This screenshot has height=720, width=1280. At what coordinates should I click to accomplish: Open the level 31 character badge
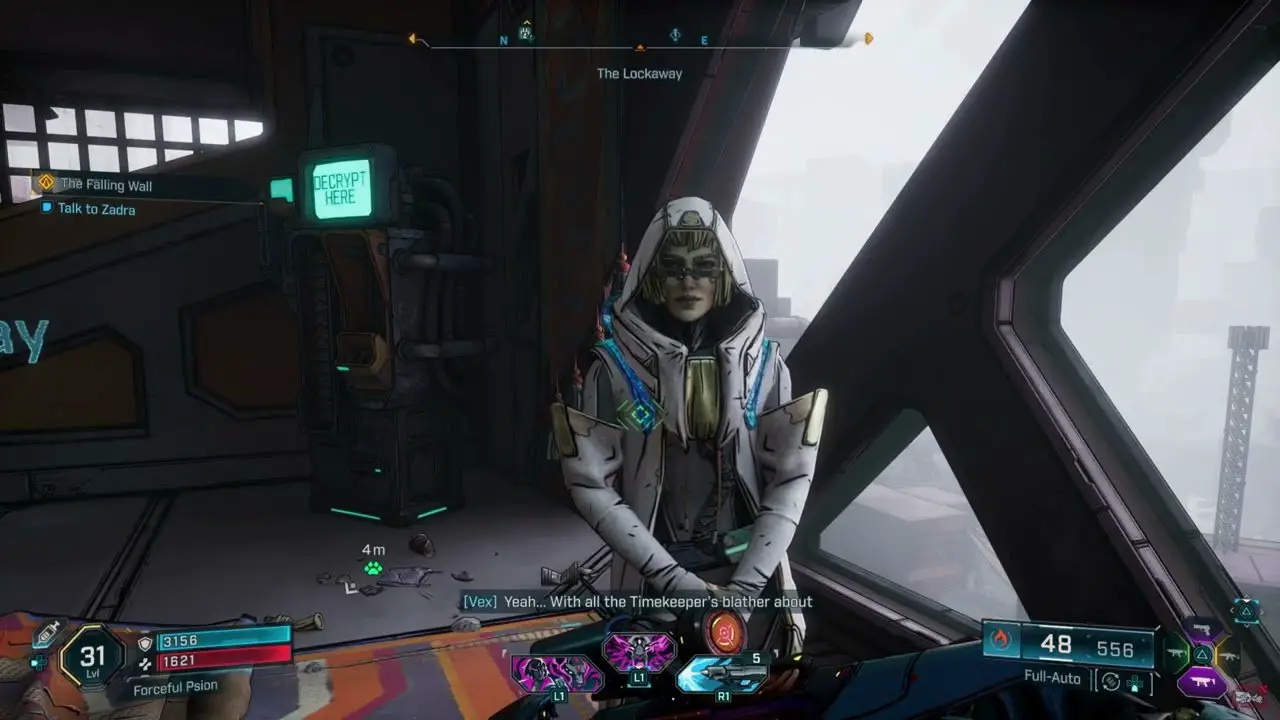[91, 657]
